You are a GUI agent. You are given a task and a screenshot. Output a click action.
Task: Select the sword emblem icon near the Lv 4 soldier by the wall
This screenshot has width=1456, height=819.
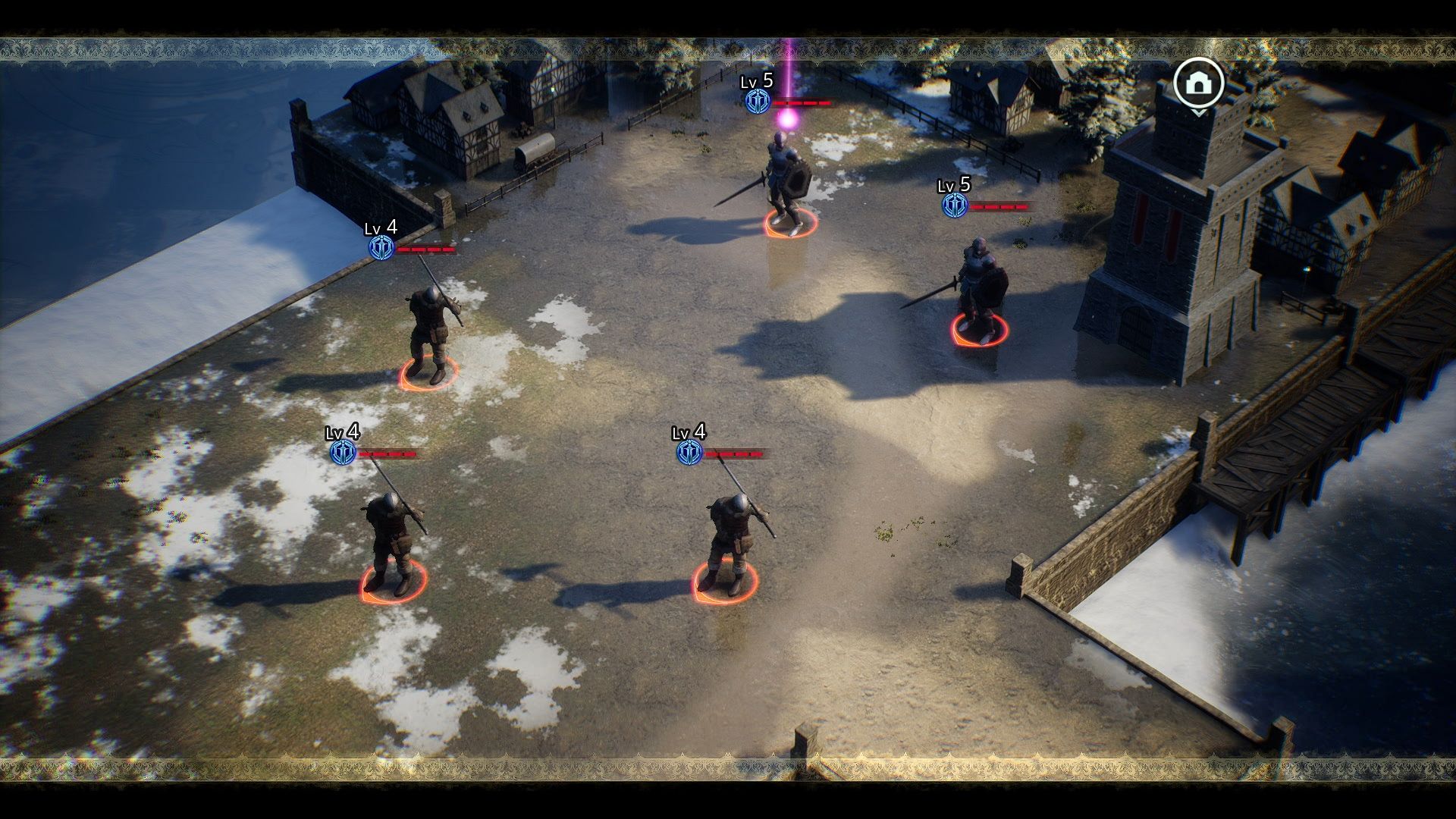383,247
